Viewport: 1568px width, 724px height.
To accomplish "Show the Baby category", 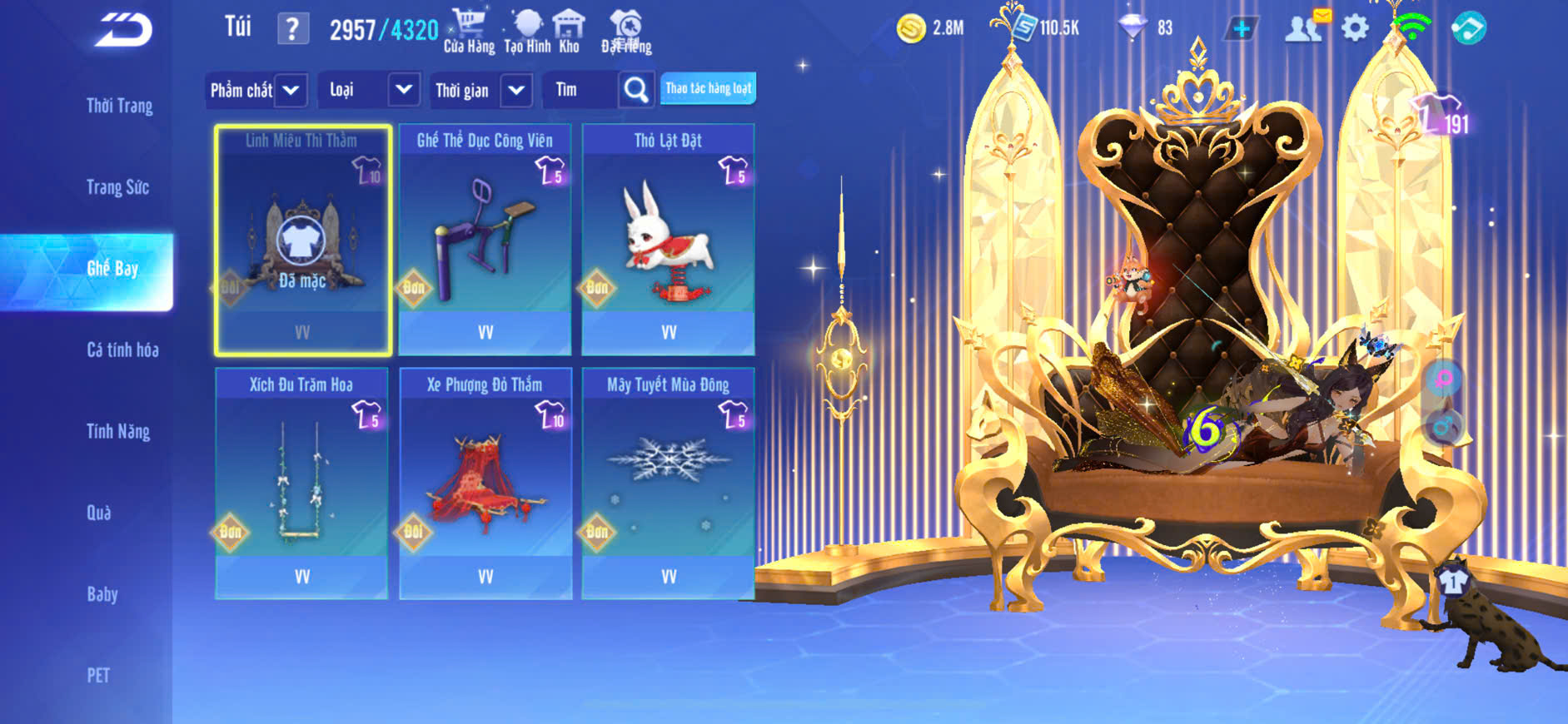I will (x=102, y=594).
